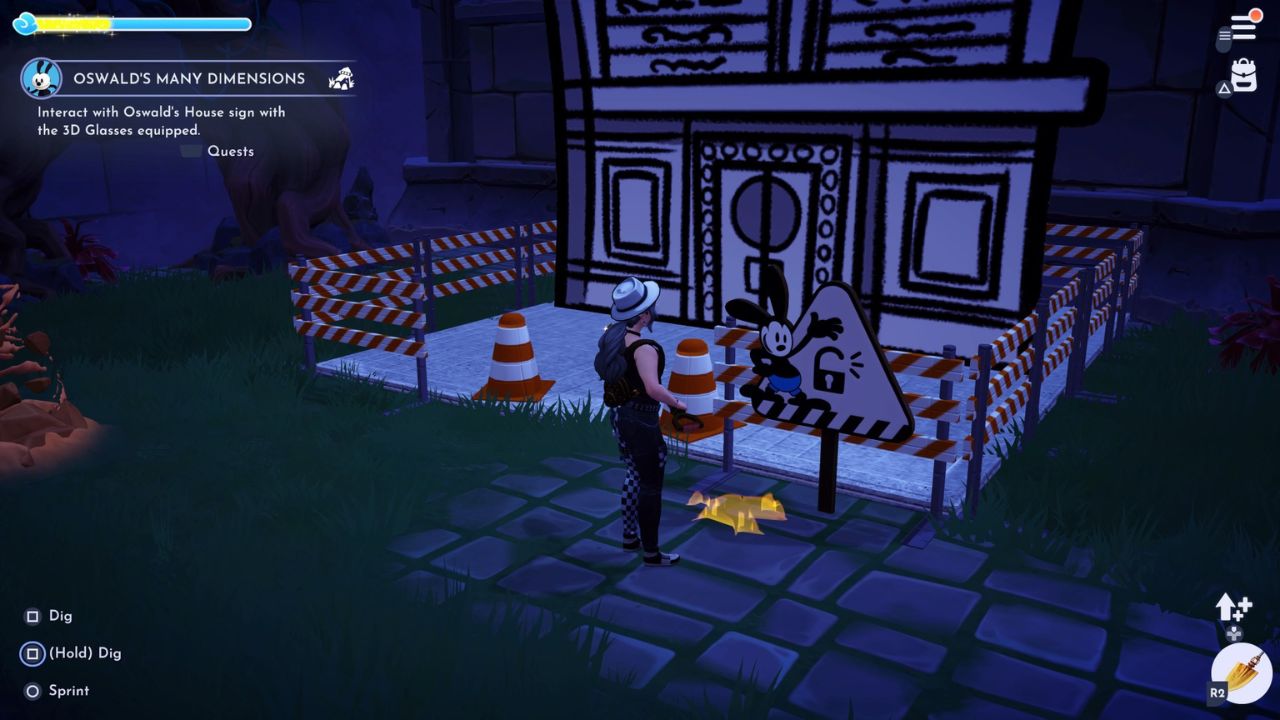Open the Backpack inventory
This screenshot has height=720, width=1280.
click(1243, 72)
